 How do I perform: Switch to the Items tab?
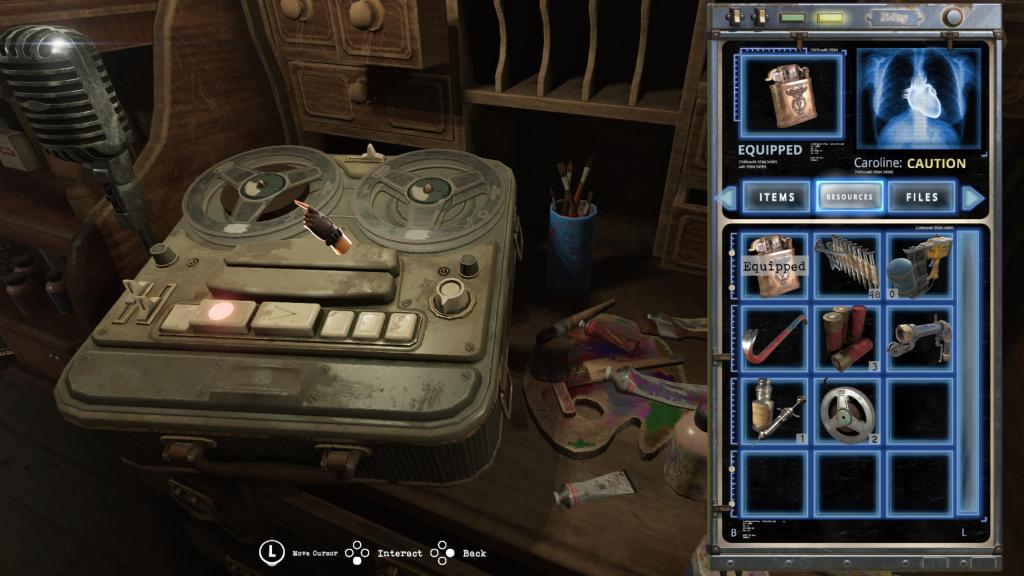pos(776,197)
